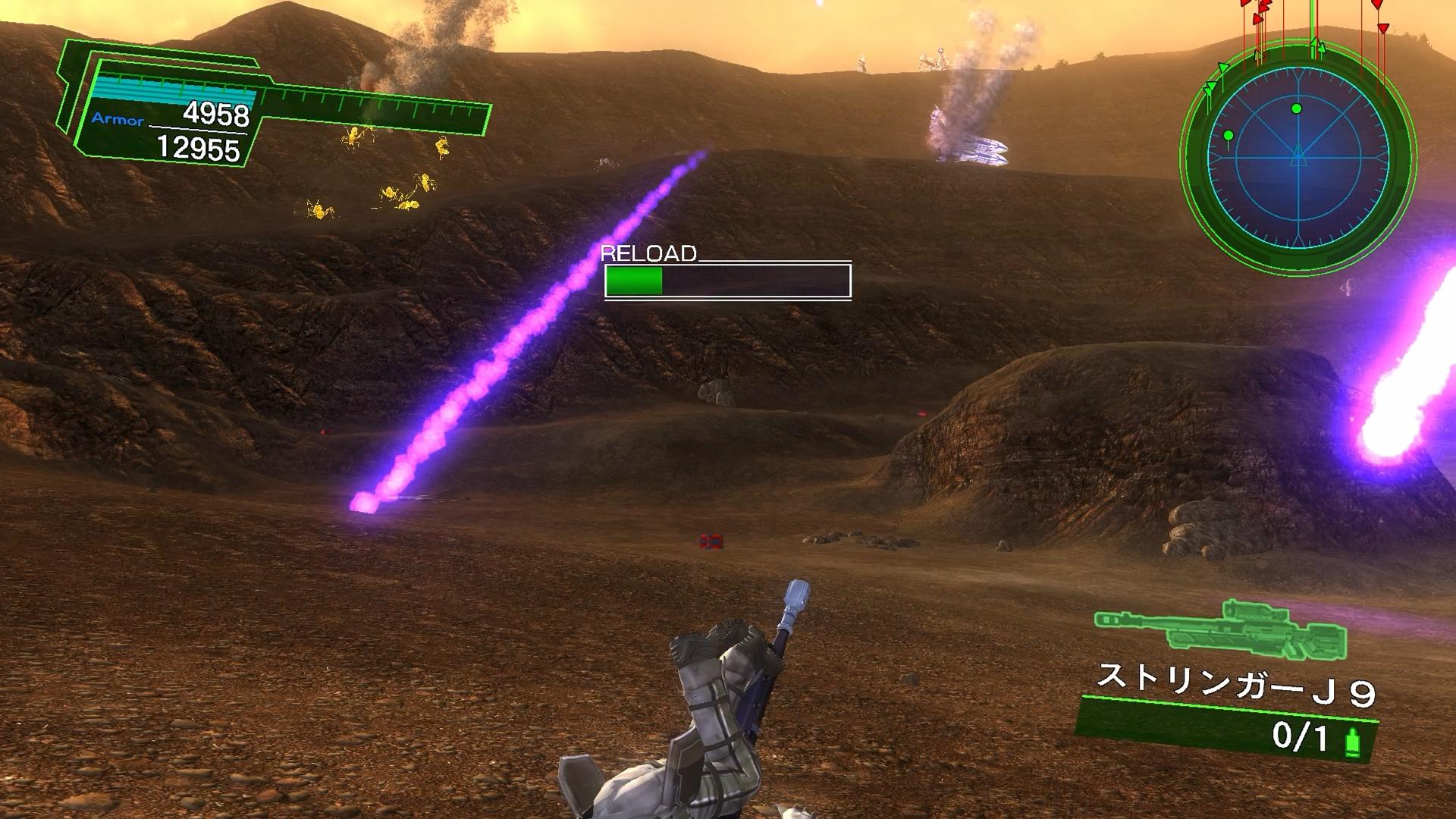Select the green sniper rifle weapon icon
Image resolution: width=1456 pixels, height=819 pixels.
tap(1220, 628)
